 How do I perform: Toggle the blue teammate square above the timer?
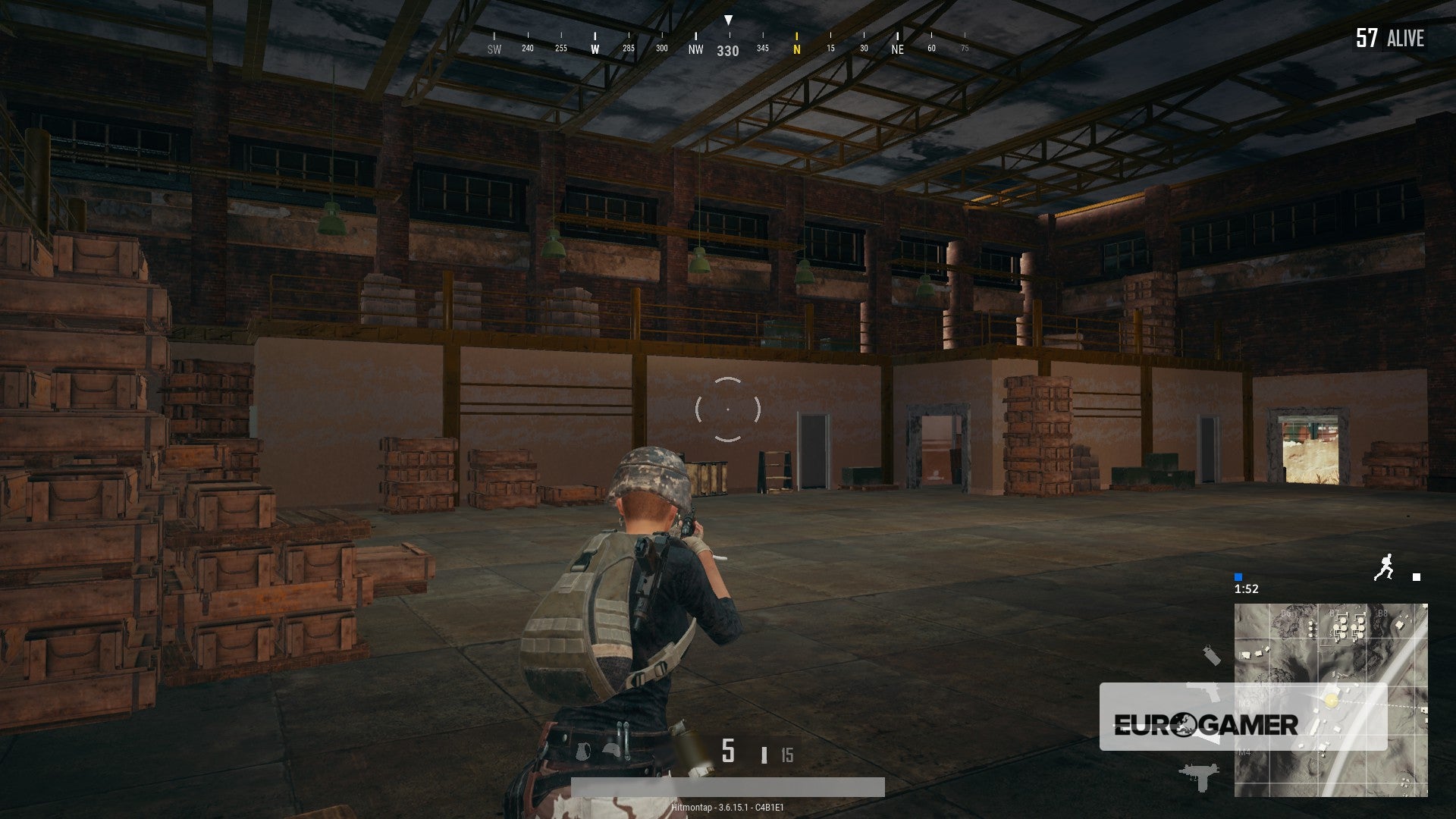pos(1238,577)
